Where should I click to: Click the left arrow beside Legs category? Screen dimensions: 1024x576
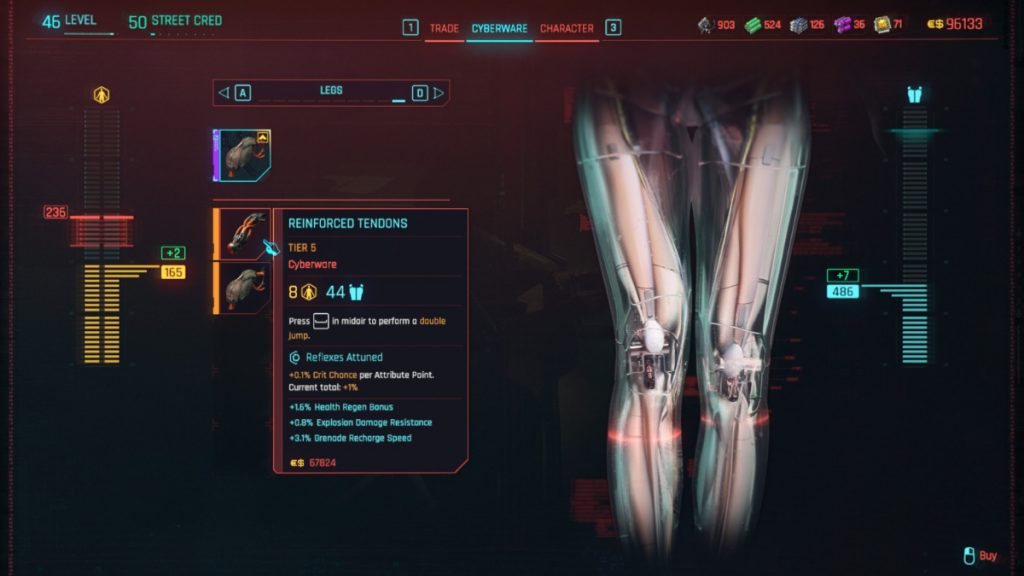point(224,93)
